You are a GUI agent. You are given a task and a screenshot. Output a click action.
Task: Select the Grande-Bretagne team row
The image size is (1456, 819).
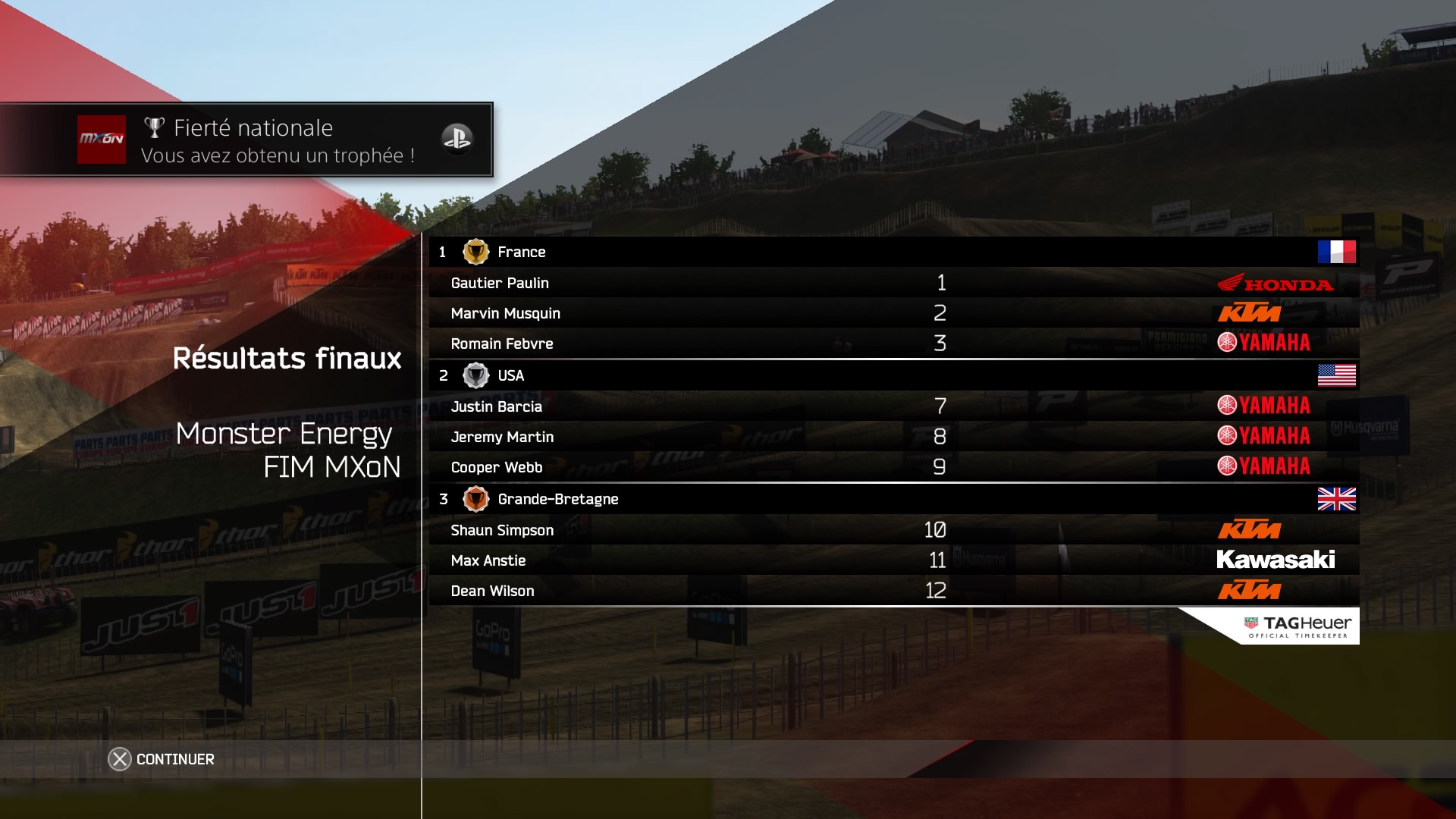coord(893,499)
